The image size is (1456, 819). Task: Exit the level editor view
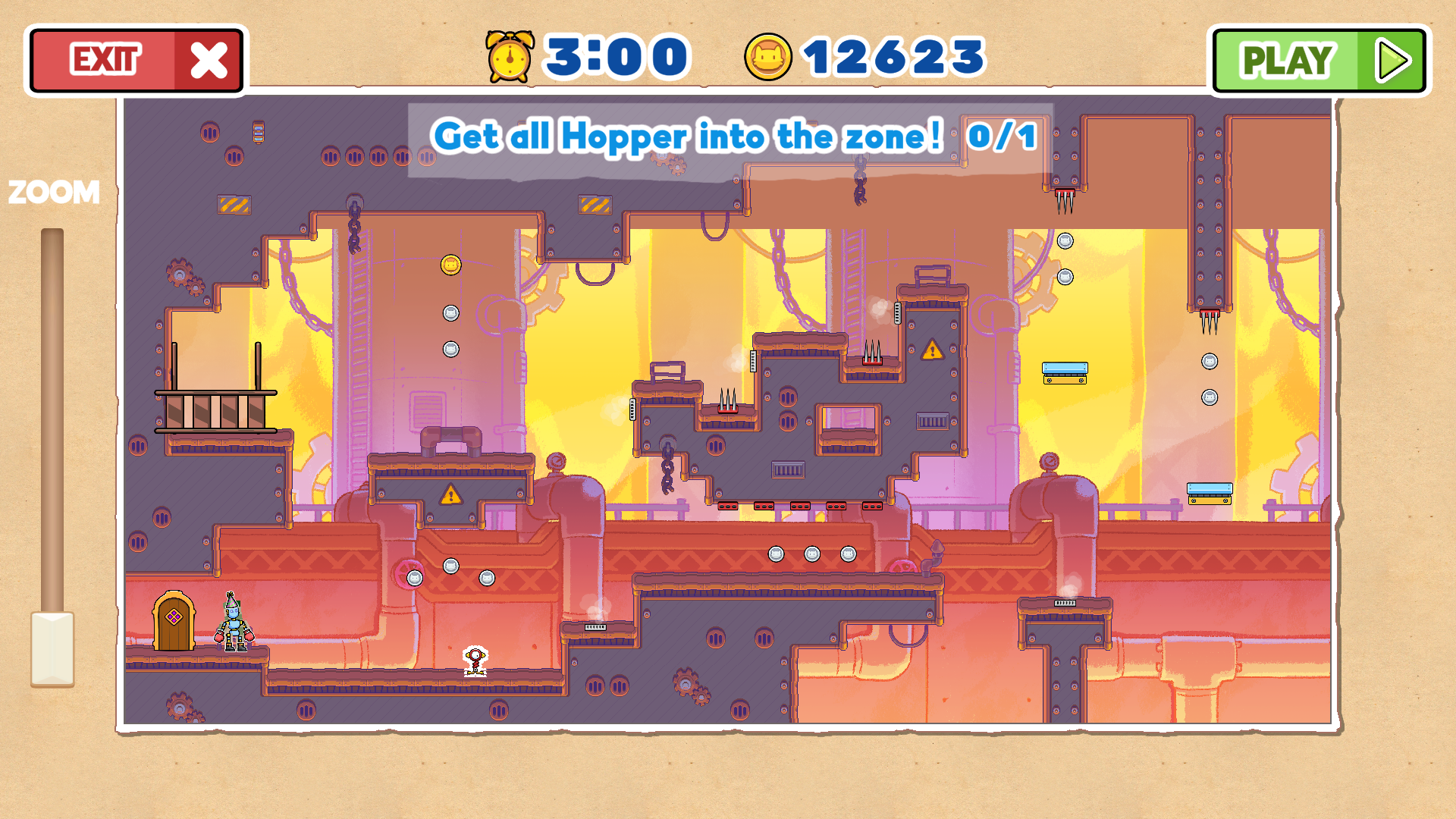tap(136, 60)
